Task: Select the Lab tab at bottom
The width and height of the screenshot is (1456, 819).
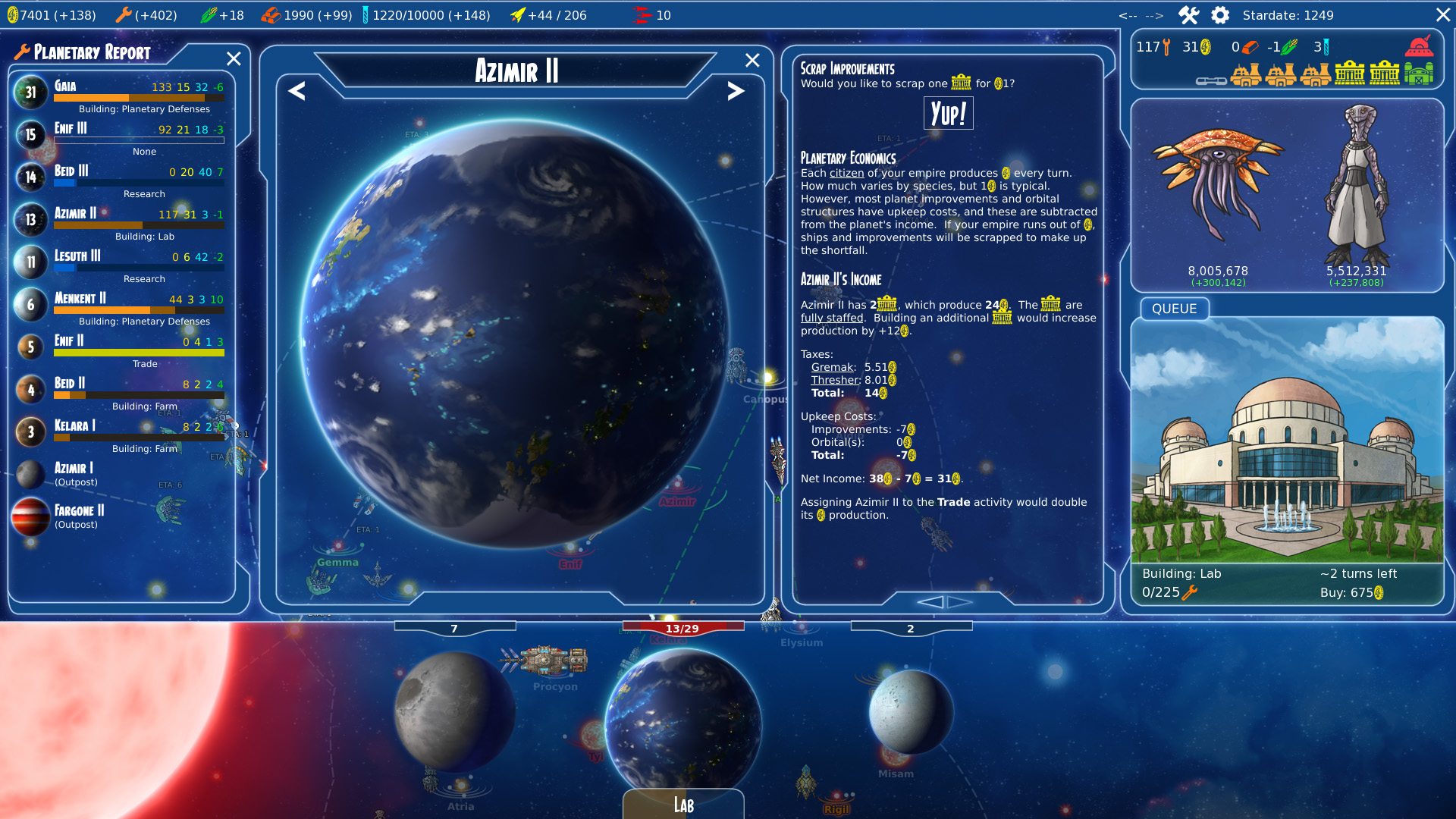Action: tap(683, 805)
